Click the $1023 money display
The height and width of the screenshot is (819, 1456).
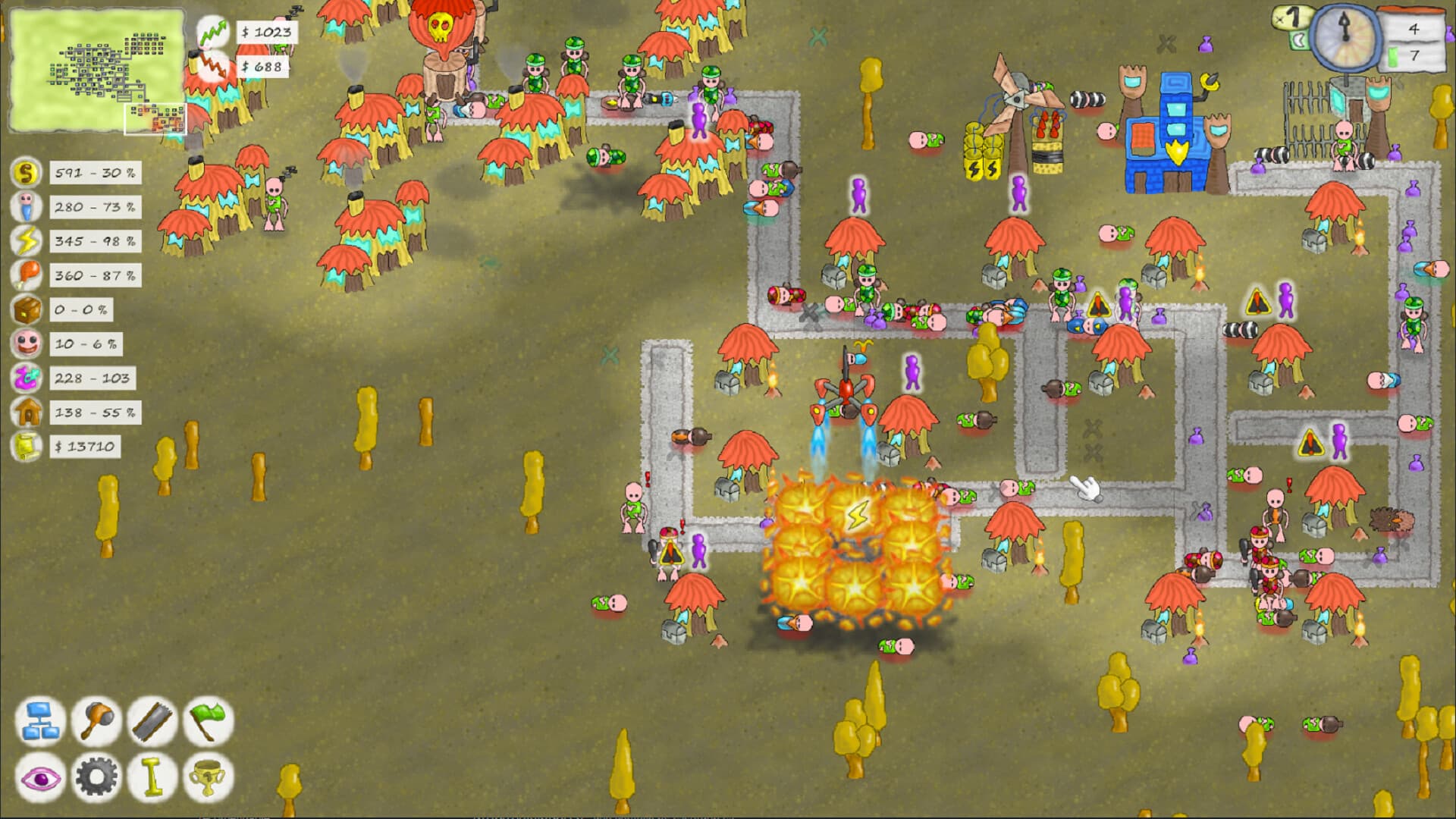coord(265,33)
